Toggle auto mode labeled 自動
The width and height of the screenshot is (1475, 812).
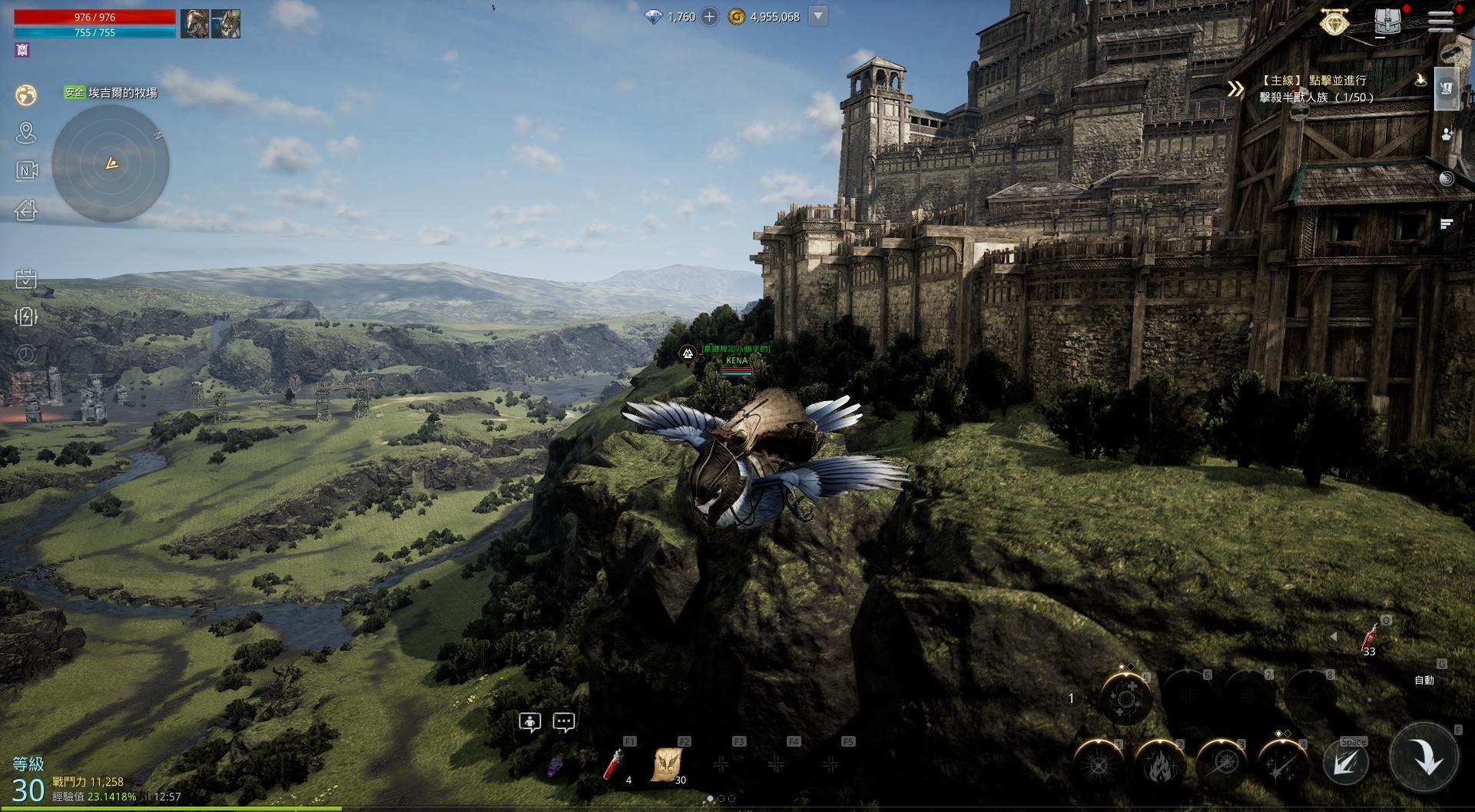pyautogui.click(x=1424, y=680)
